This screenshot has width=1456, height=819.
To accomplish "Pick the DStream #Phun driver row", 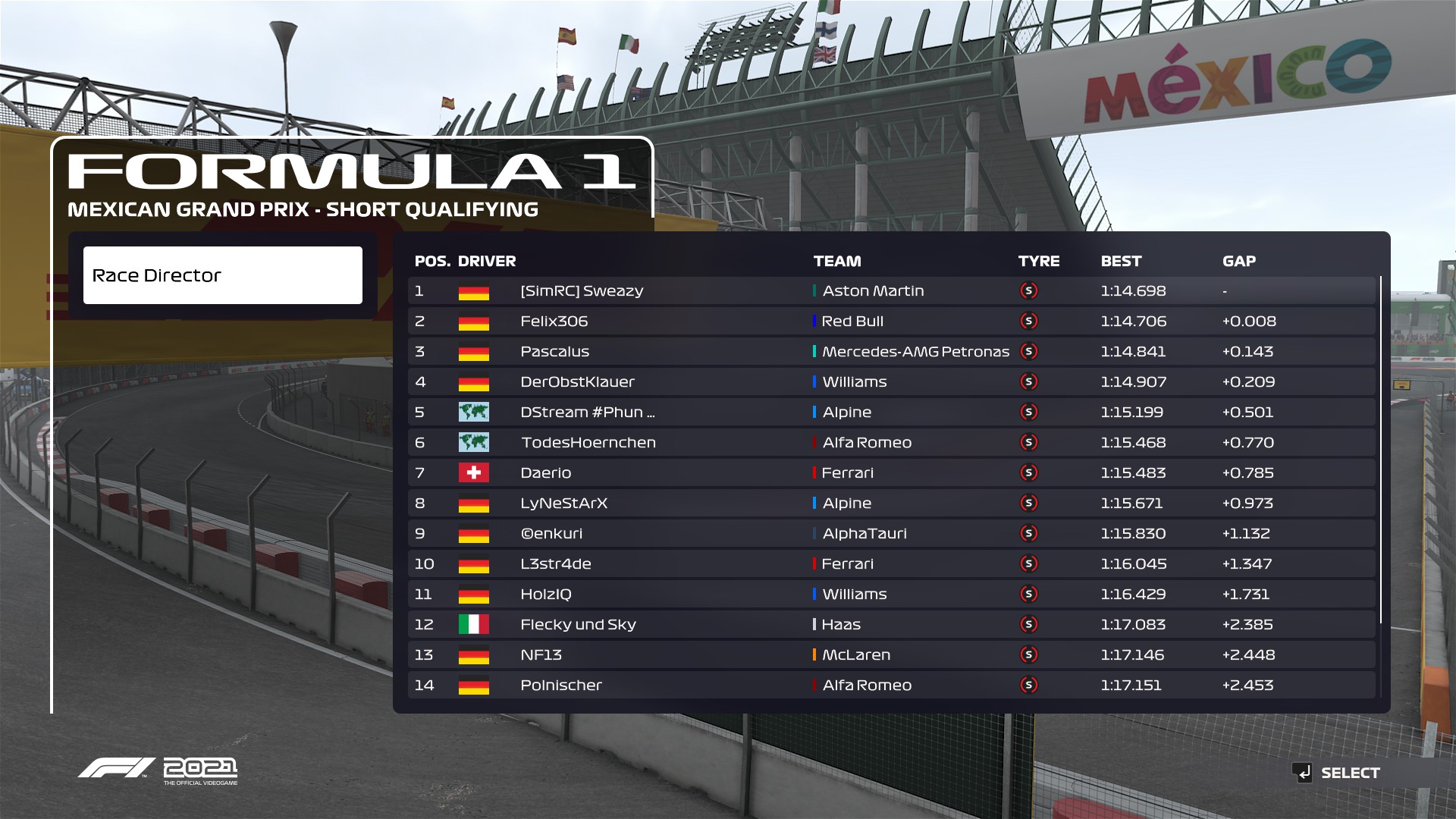I will tap(891, 413).
